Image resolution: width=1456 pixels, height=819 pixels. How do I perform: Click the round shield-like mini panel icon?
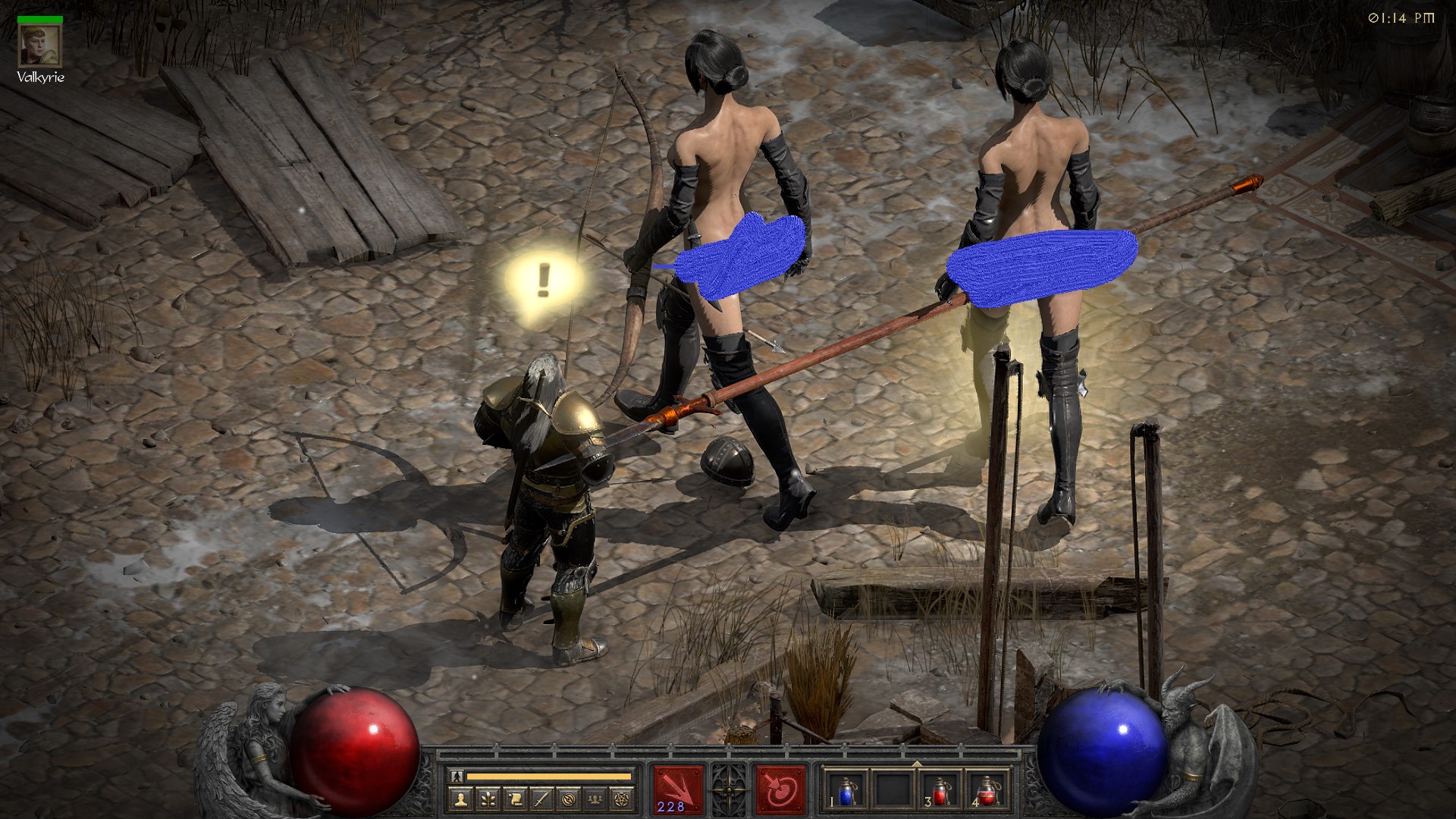567,799
